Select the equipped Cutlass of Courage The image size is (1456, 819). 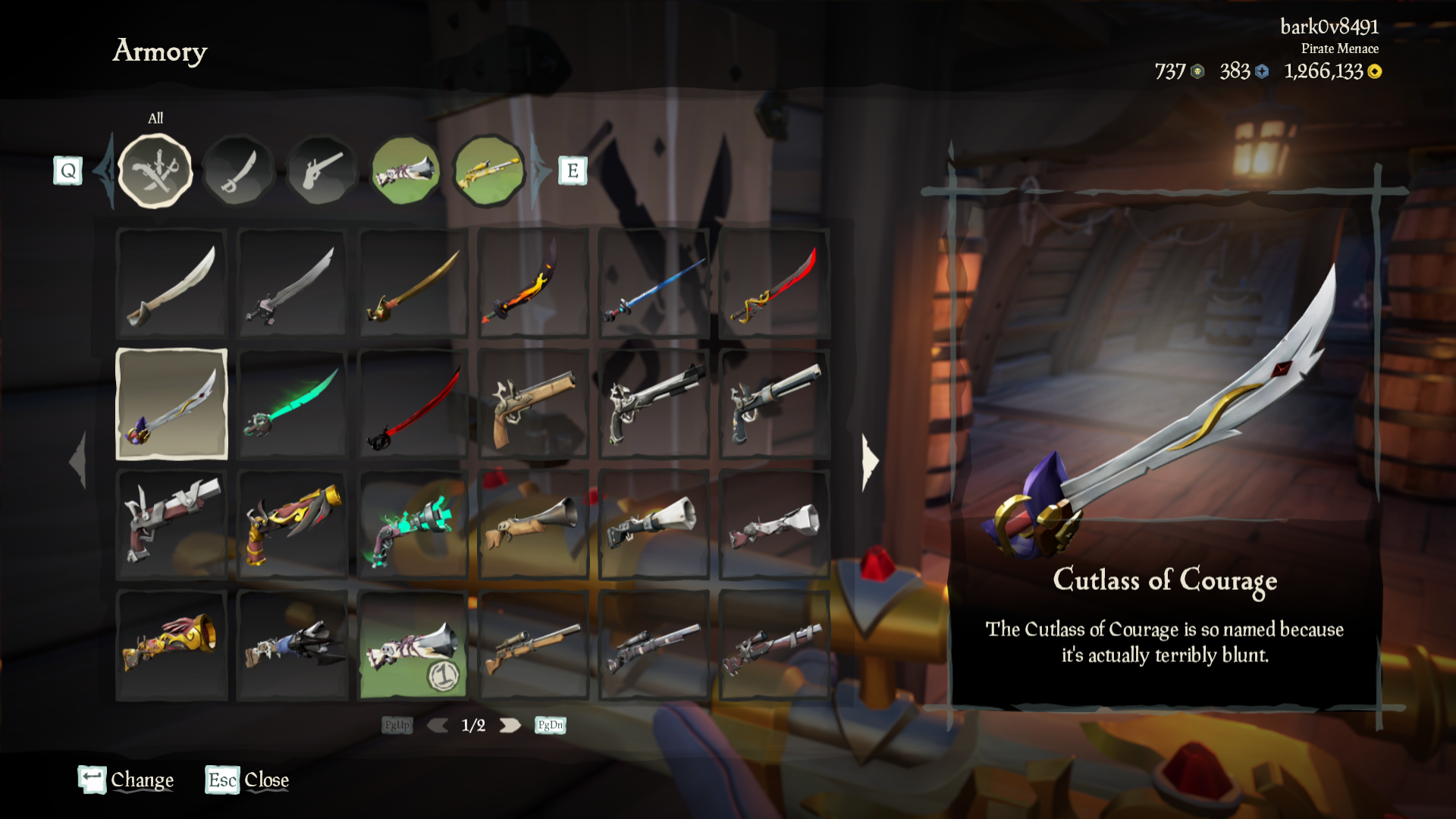click(171, 404)
